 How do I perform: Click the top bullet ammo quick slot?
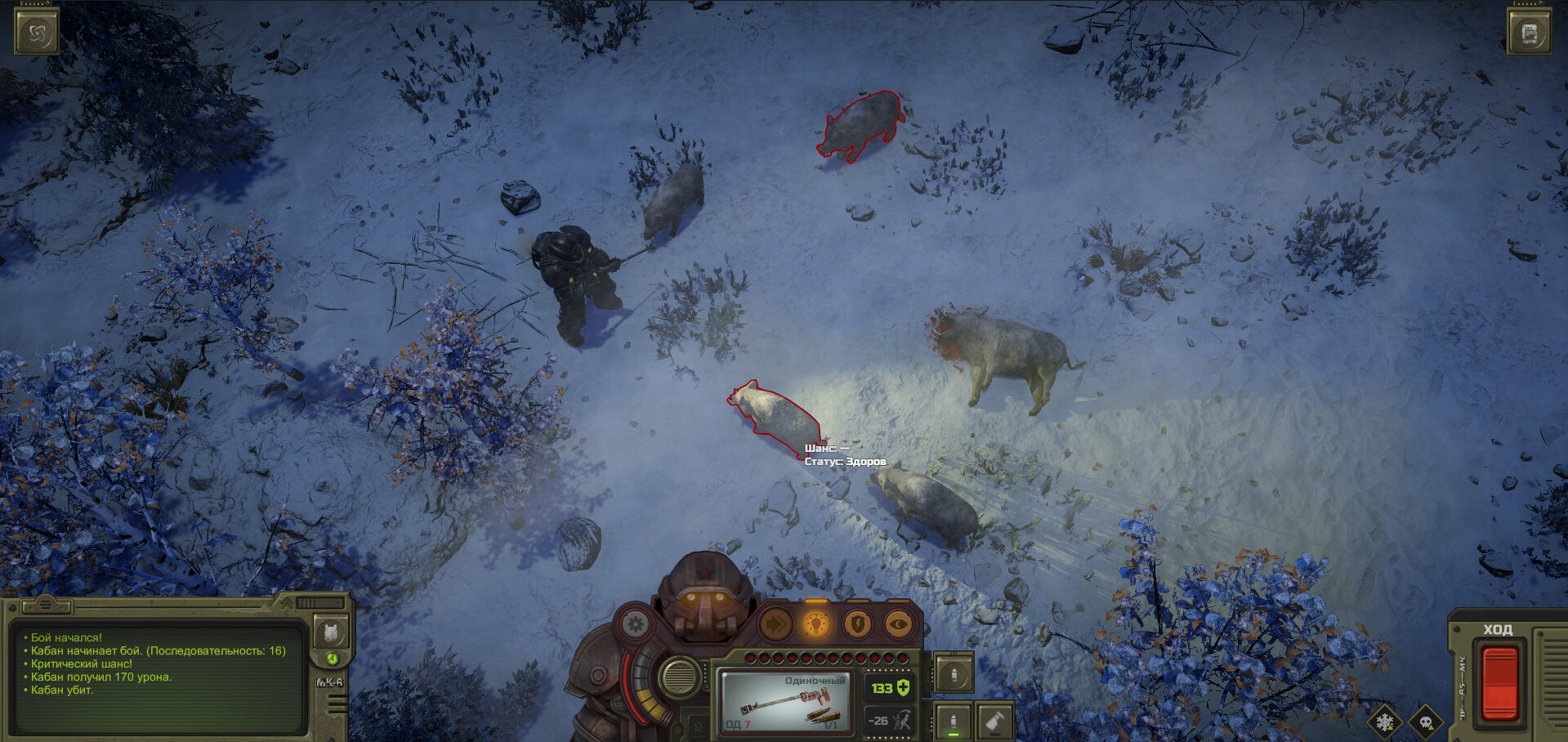point(954,673)
